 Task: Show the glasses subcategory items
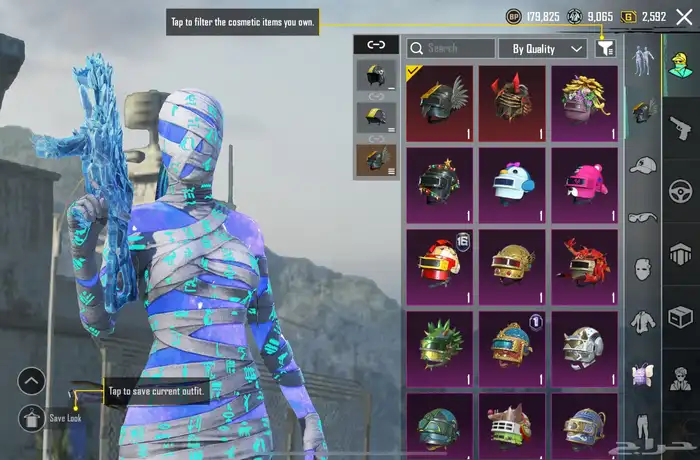point(642,217)
